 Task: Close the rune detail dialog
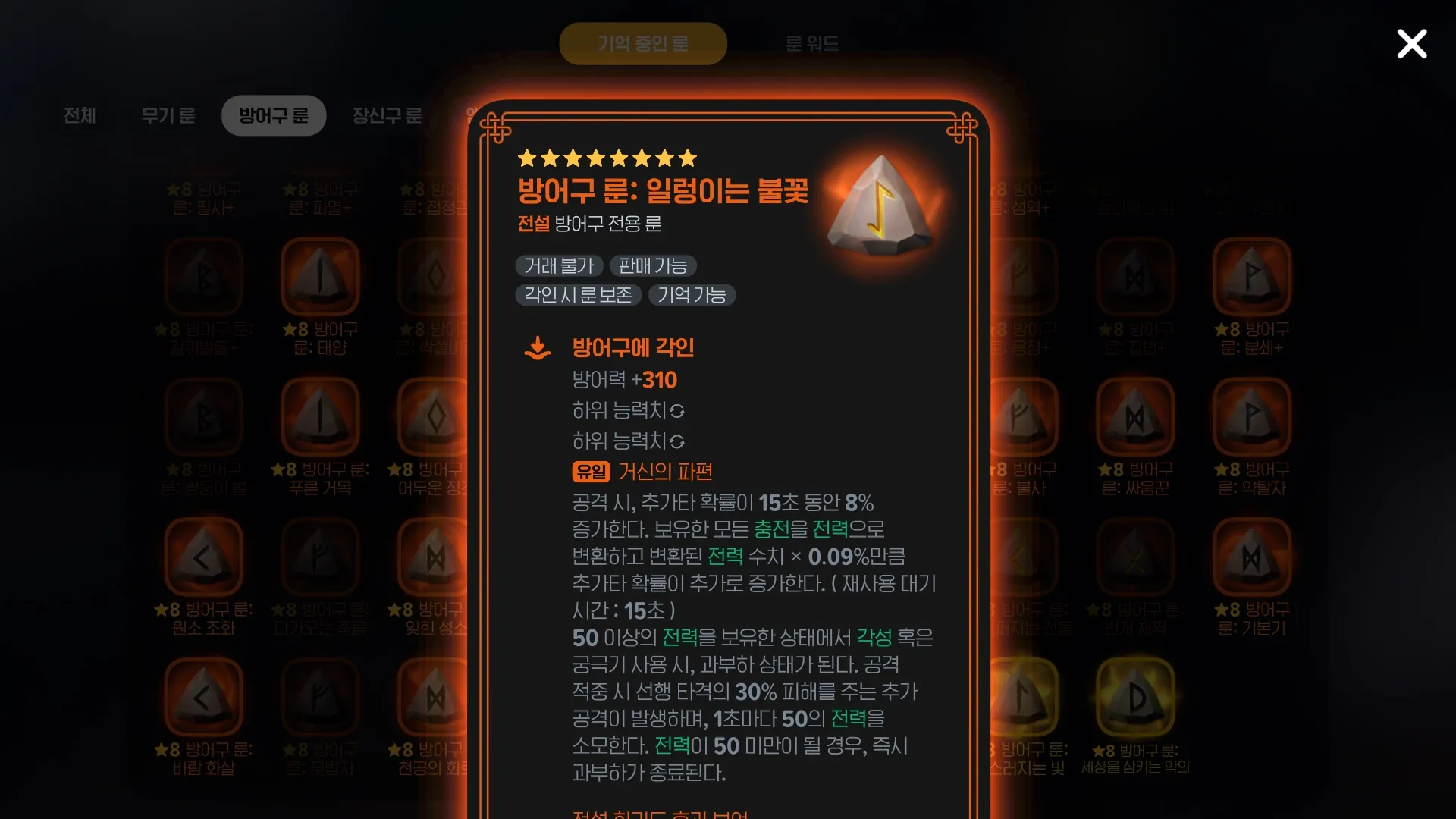click(1411, 44)
